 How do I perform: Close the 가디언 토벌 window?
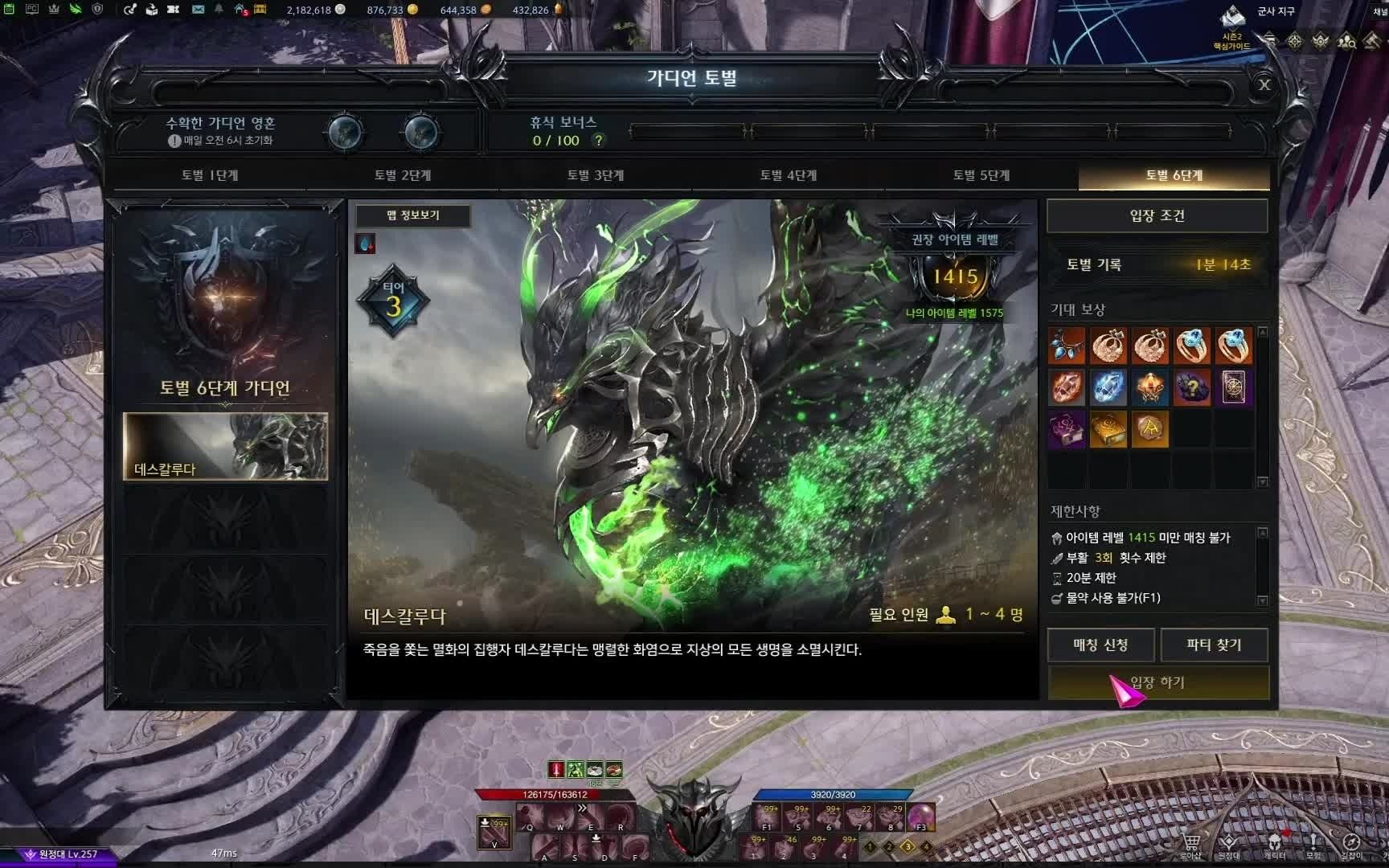[x=1264, y=84]
